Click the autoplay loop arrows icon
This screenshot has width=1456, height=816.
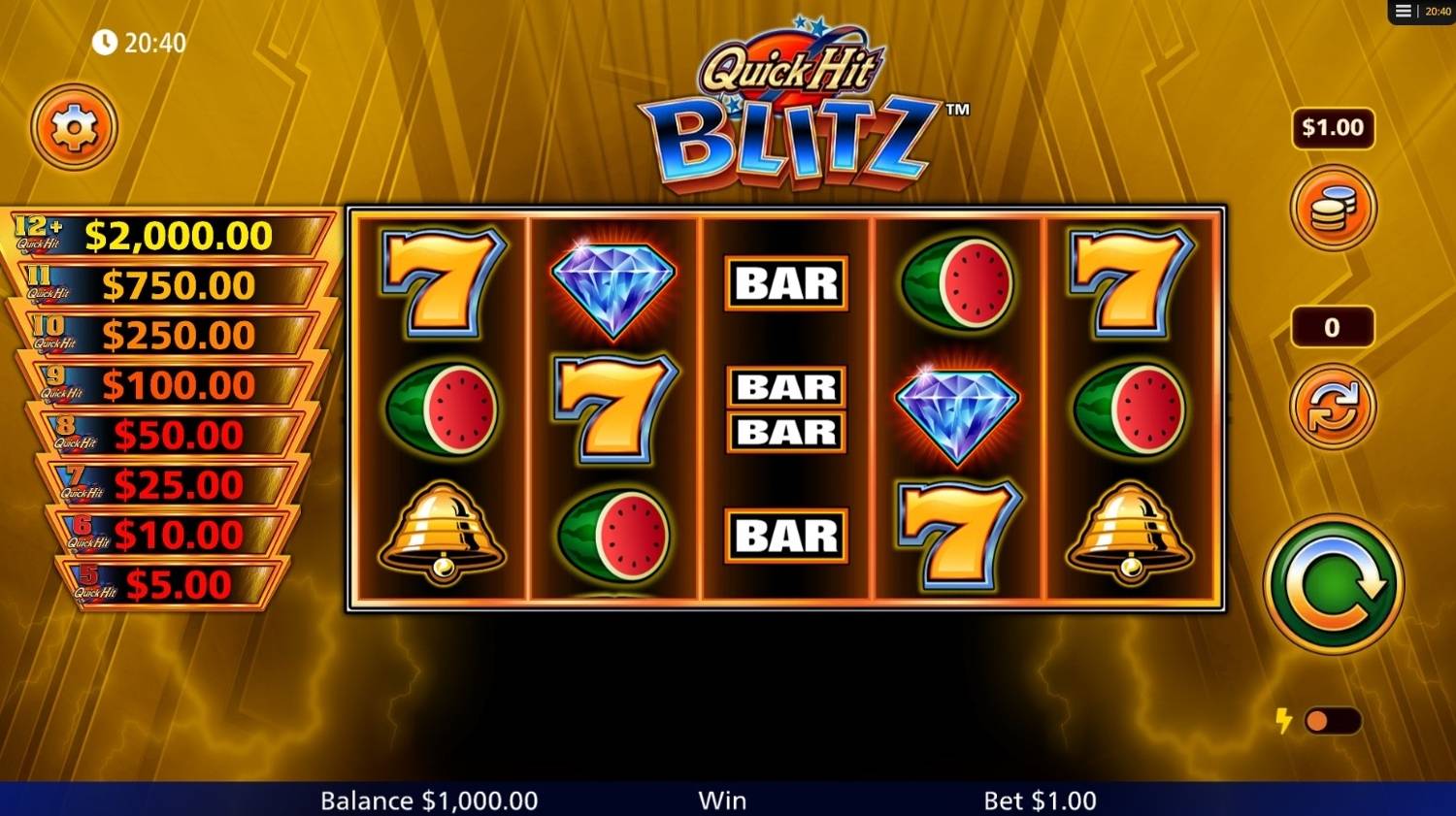[x=1333, y=406]
